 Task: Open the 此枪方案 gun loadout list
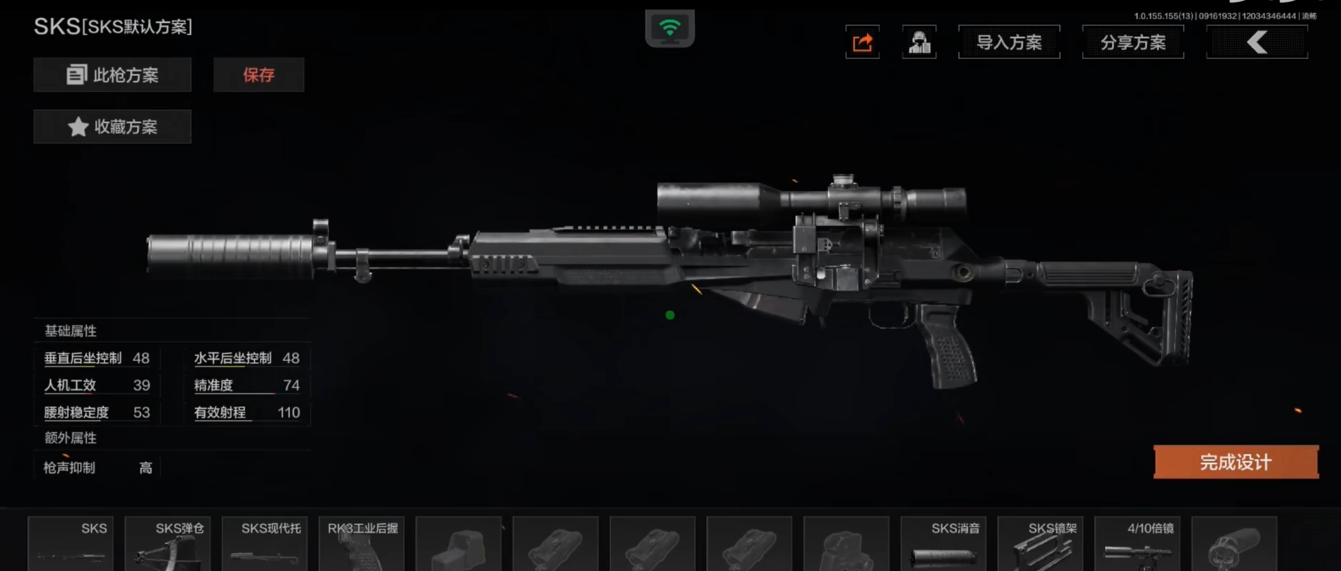[x=112, y=75]
